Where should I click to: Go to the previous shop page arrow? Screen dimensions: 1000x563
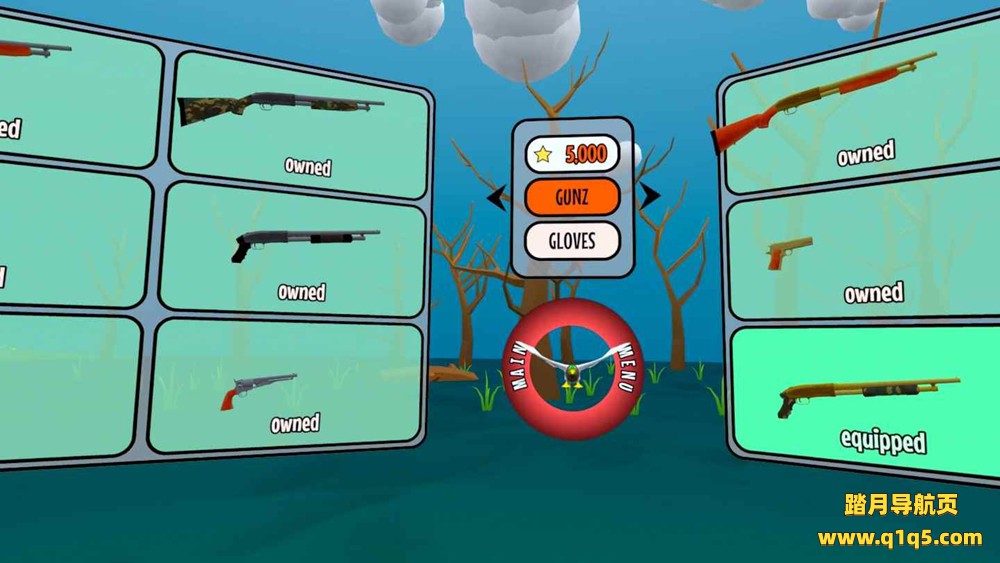coord(494,198)
